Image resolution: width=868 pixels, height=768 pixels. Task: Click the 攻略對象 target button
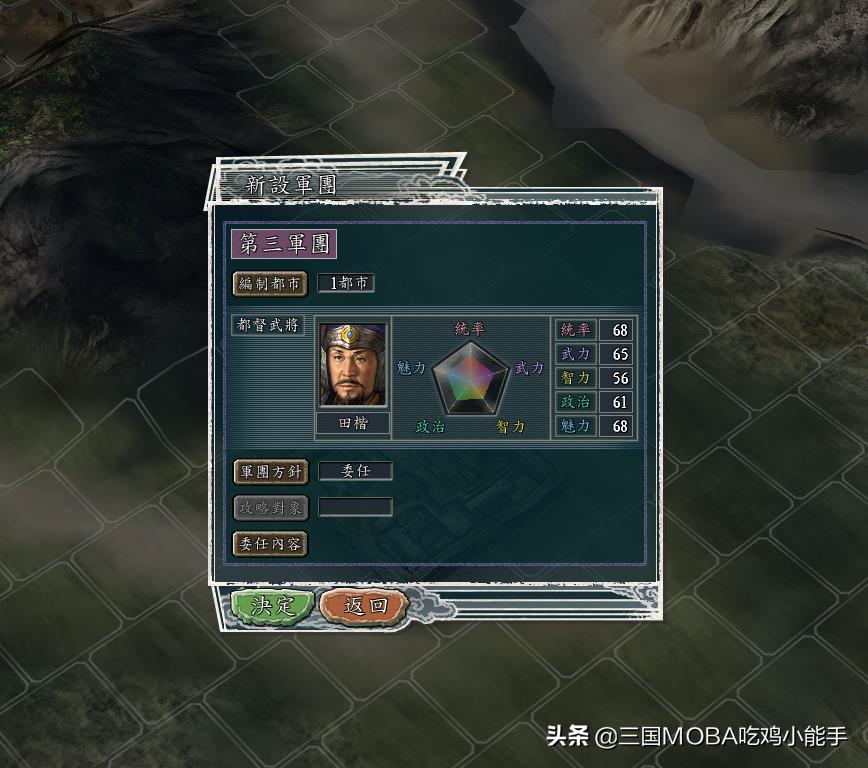270,508
